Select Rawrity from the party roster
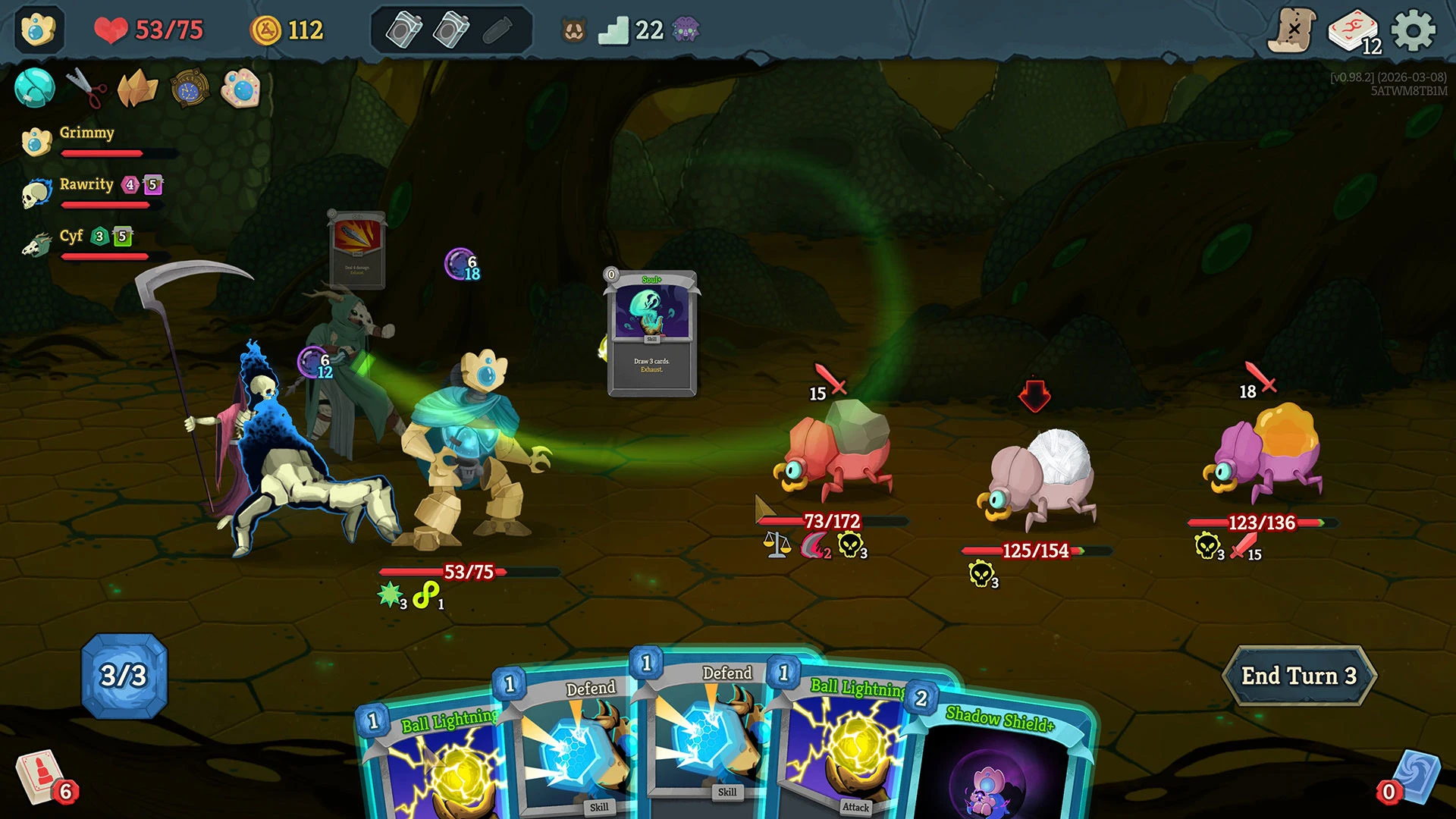The width and height of the screenshot is (1456, 819). pyautogui.click(x=87, y=184)
